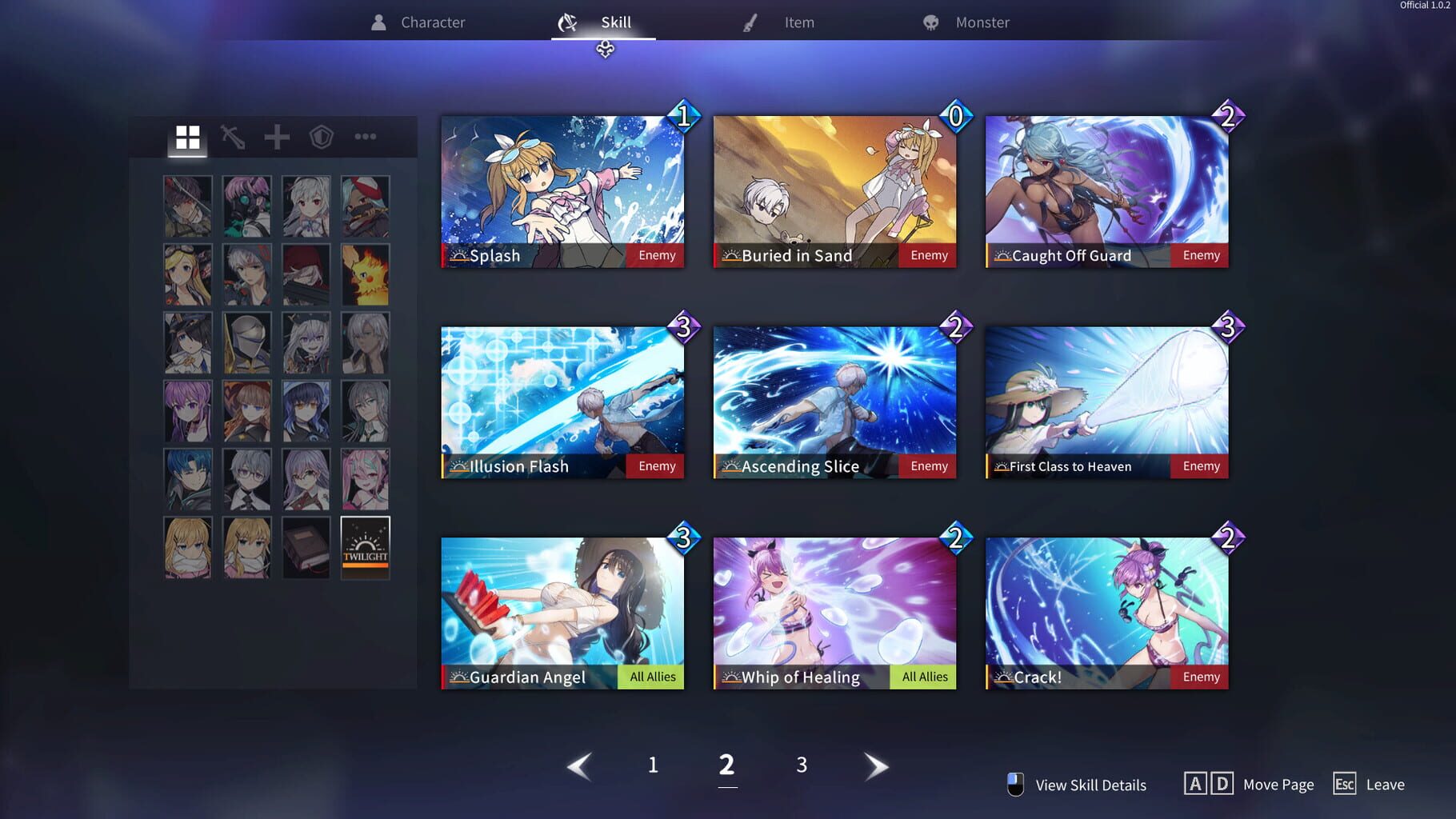Select the gas mask character portrait

246,206
